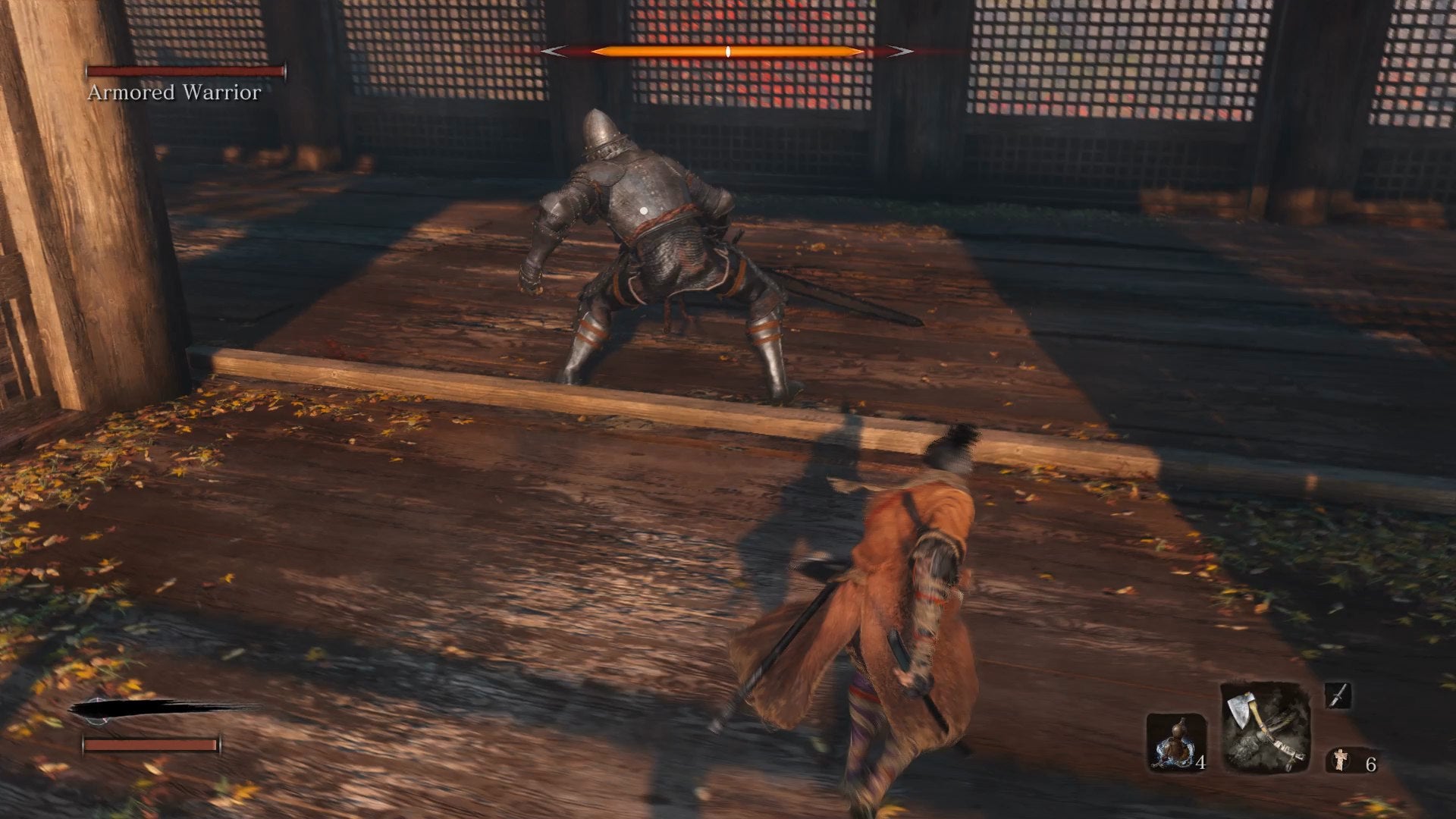Click the white posture indicator notch
This screenshot has width=1456, height=819.
(728, 51)
